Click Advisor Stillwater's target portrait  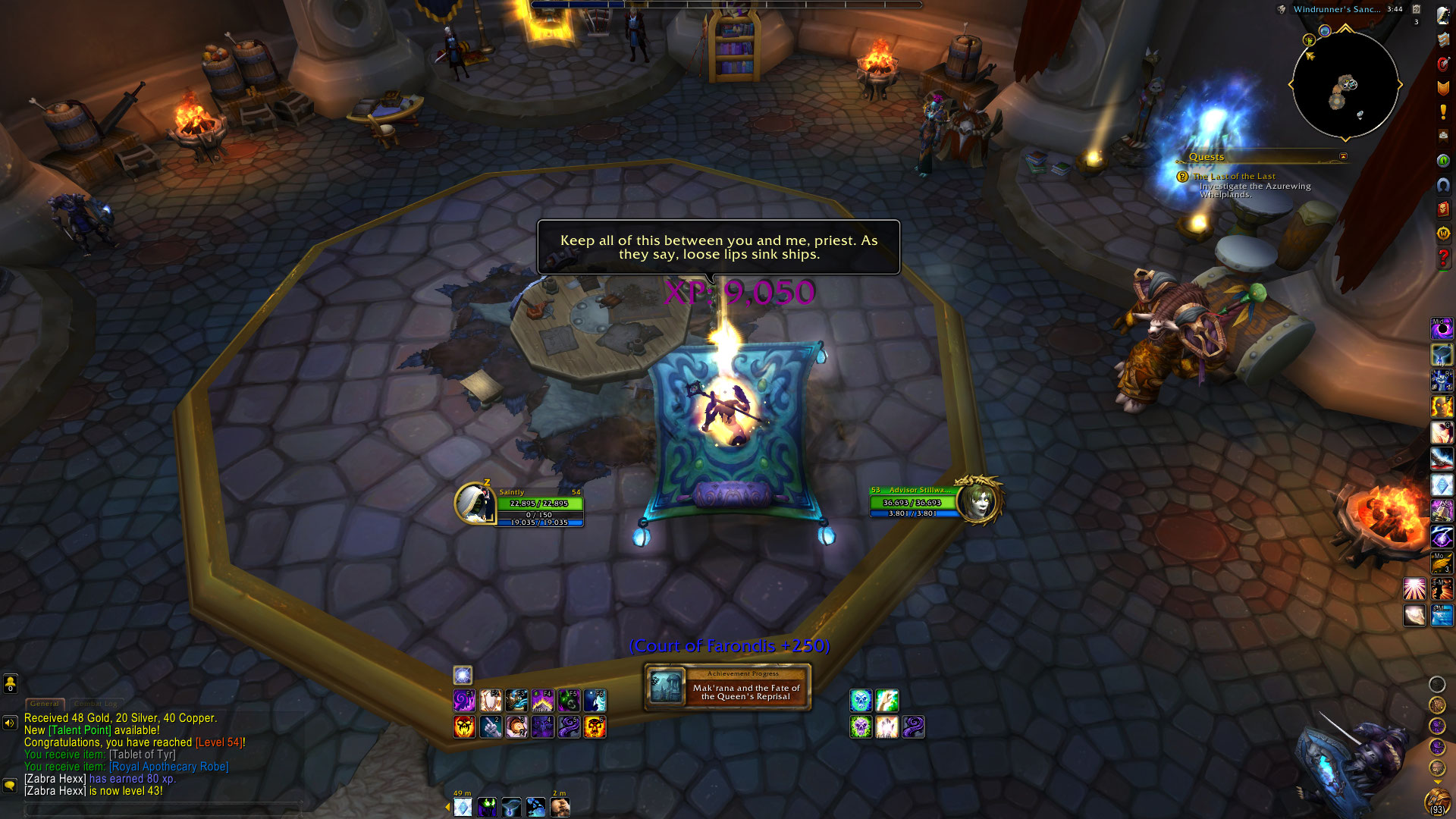pyautogui.click(x=979, y=500)
